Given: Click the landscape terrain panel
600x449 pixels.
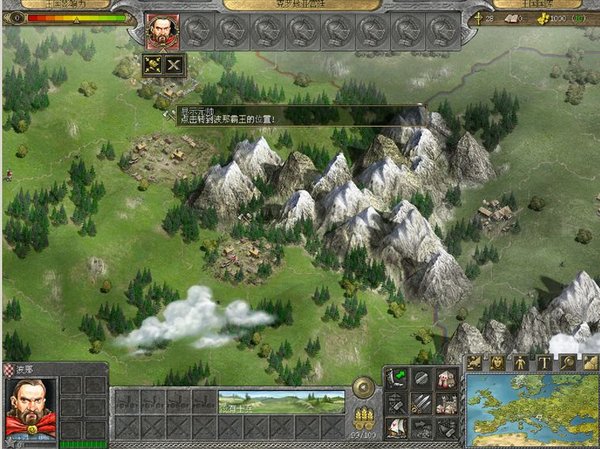Looking at the screenshot, I should (x=281, y=402).
